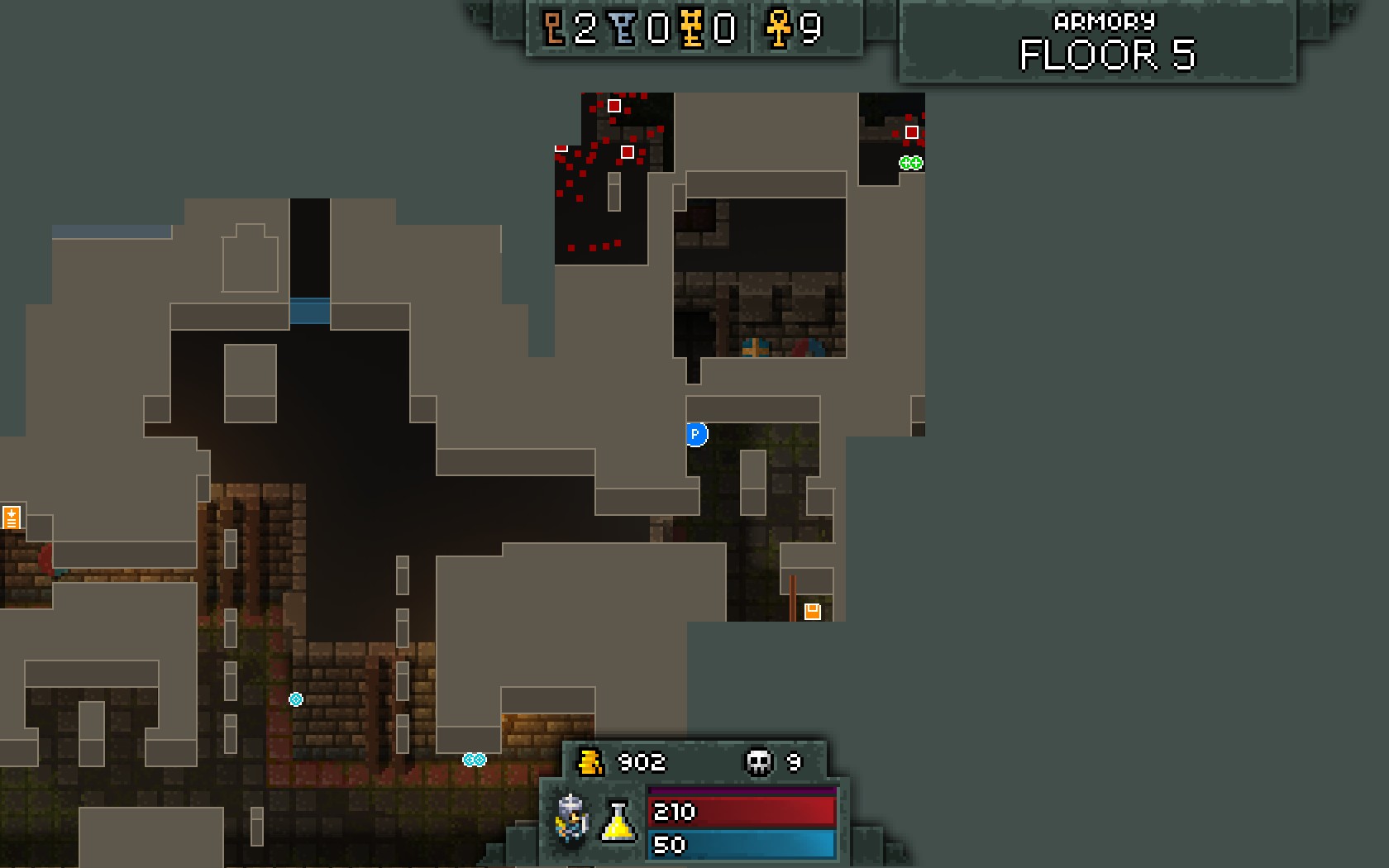Click the knight character portrait
This screenshot has width=1389, height=868.
coord(571,818)
